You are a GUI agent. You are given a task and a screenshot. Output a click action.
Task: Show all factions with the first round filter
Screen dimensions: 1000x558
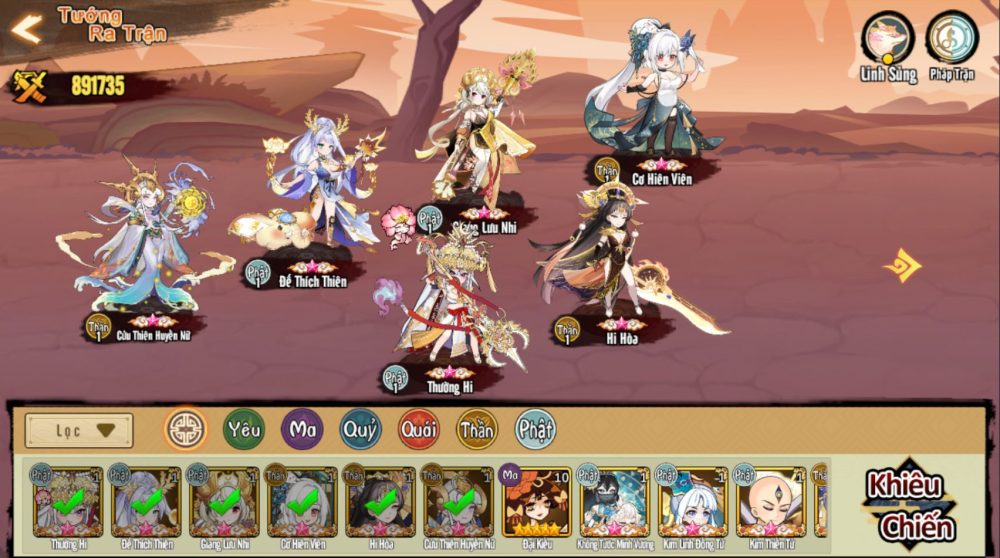(185, 429)
